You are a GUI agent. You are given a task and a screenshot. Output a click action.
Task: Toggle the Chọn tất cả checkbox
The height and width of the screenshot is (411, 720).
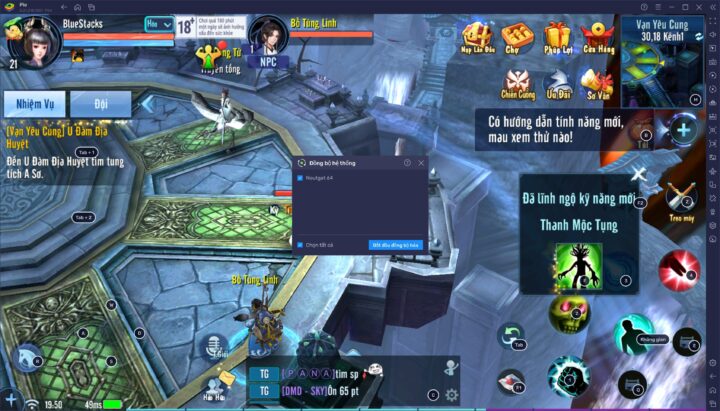300,244
